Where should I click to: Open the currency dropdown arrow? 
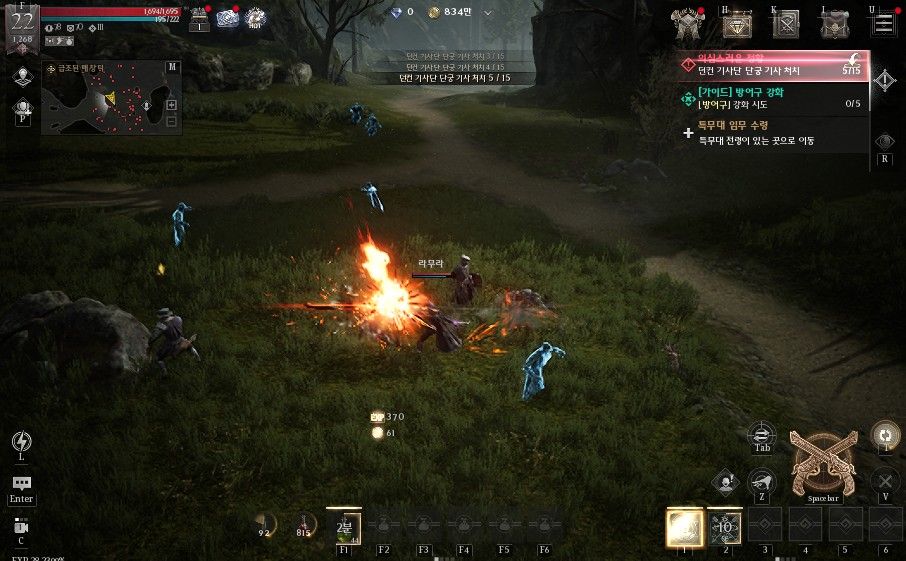[x=487, y=13]
